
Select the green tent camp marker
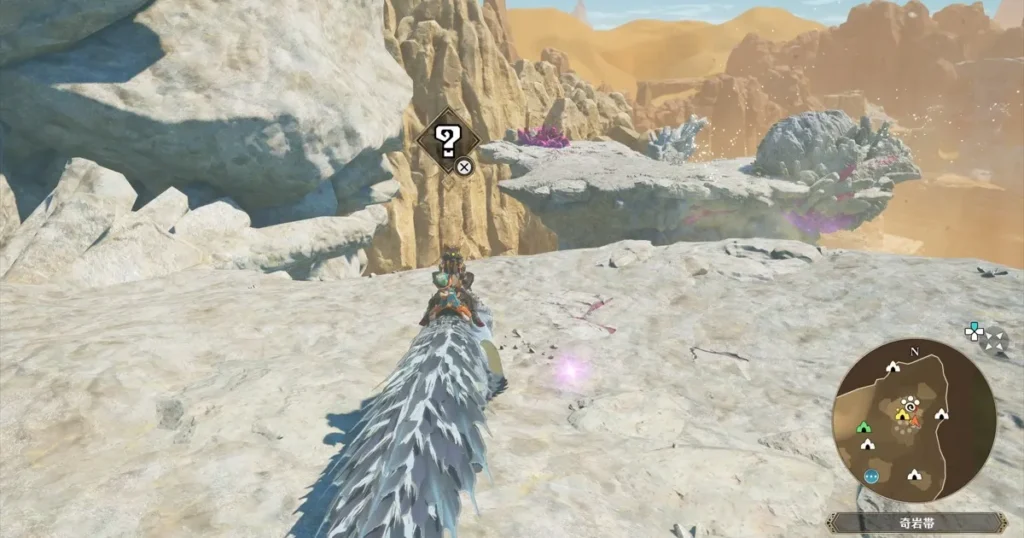coord(863,427)
